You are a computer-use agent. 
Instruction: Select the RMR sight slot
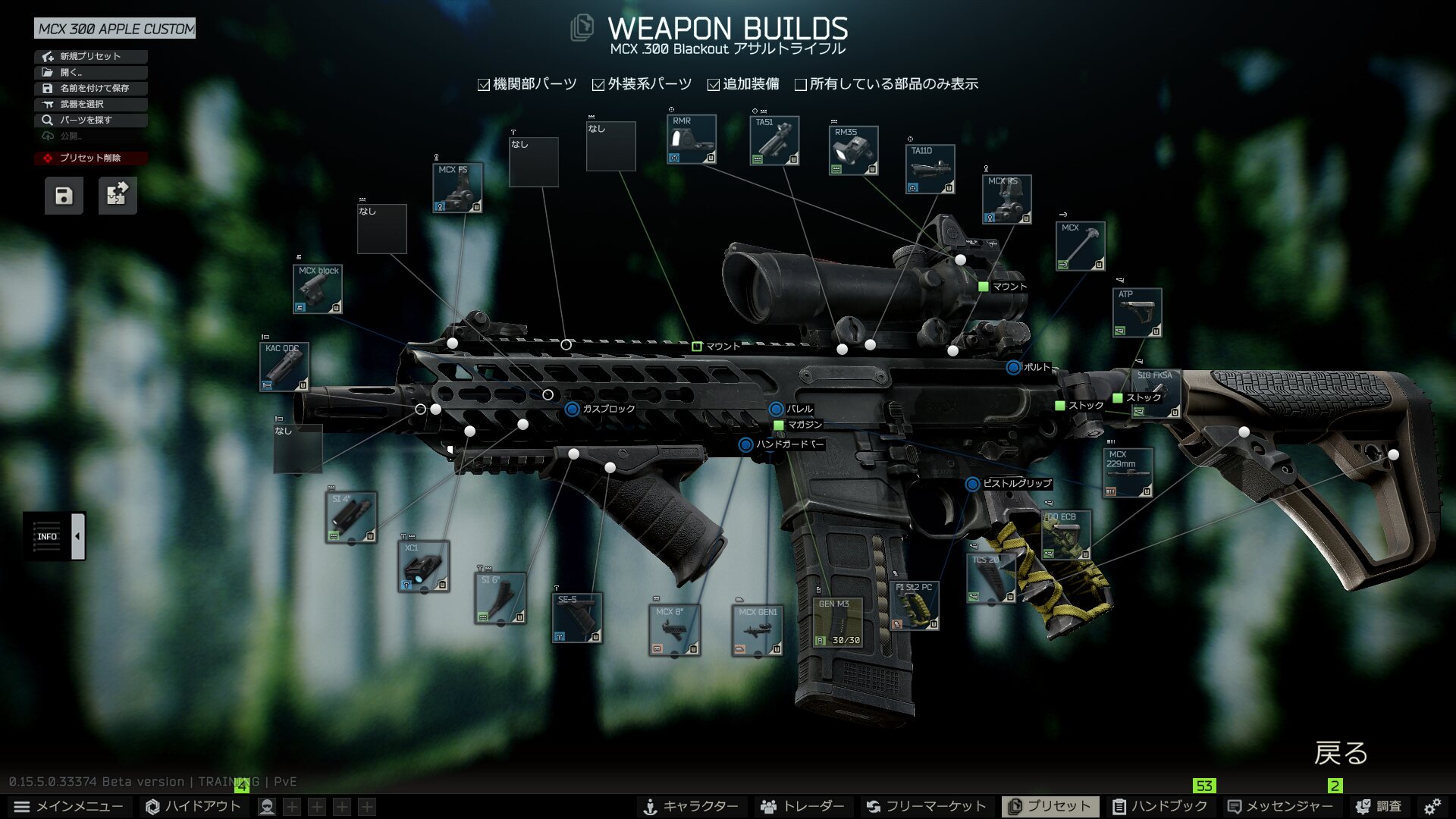click(691, 140)
